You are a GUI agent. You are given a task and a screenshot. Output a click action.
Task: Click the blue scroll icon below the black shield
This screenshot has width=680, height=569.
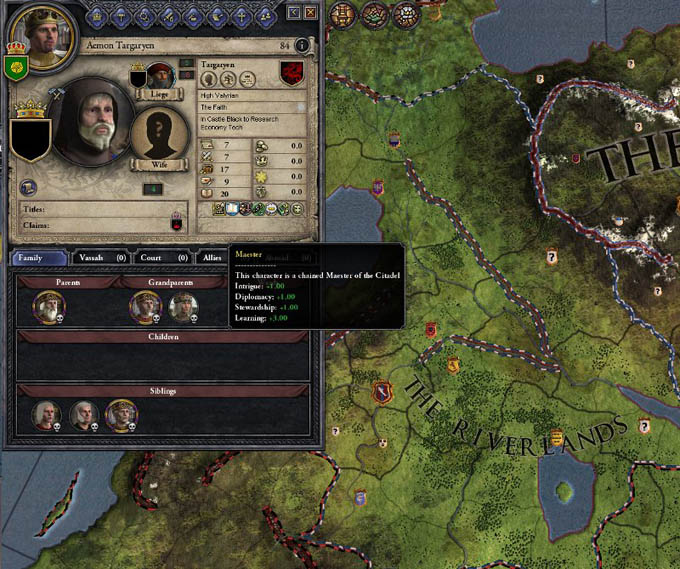pos(28,186)
